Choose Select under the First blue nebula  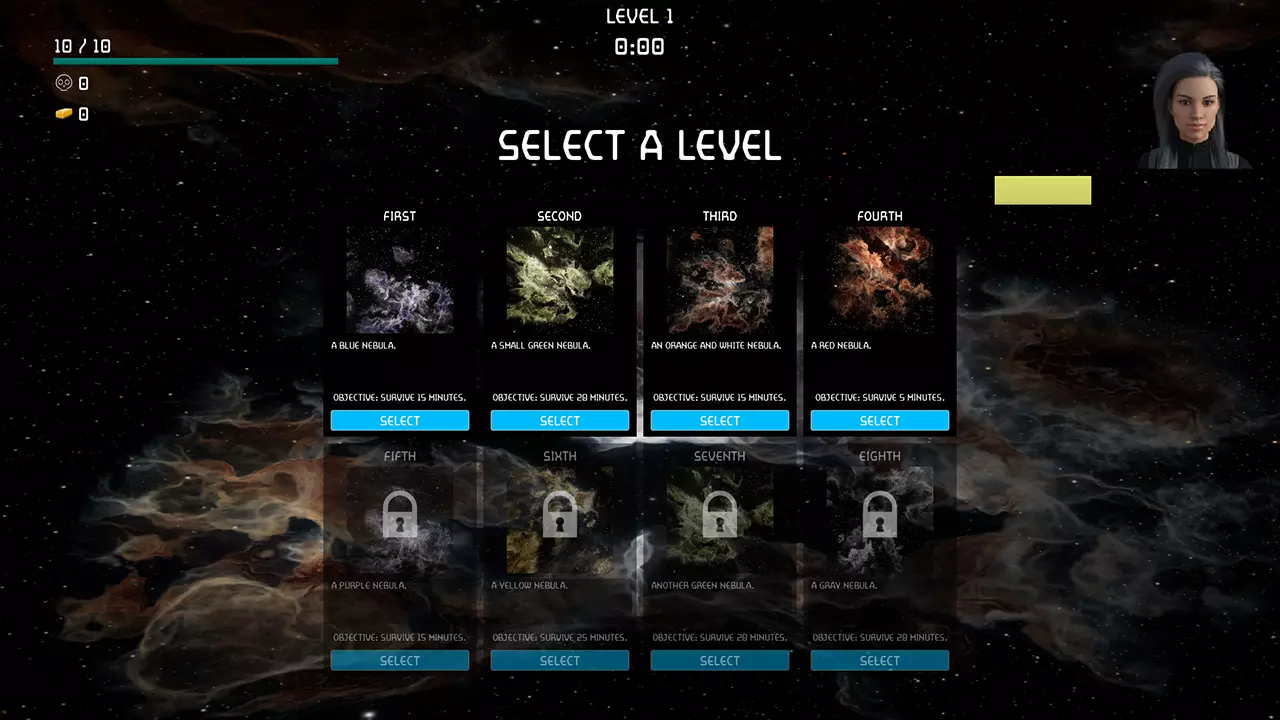pos(400,420)
